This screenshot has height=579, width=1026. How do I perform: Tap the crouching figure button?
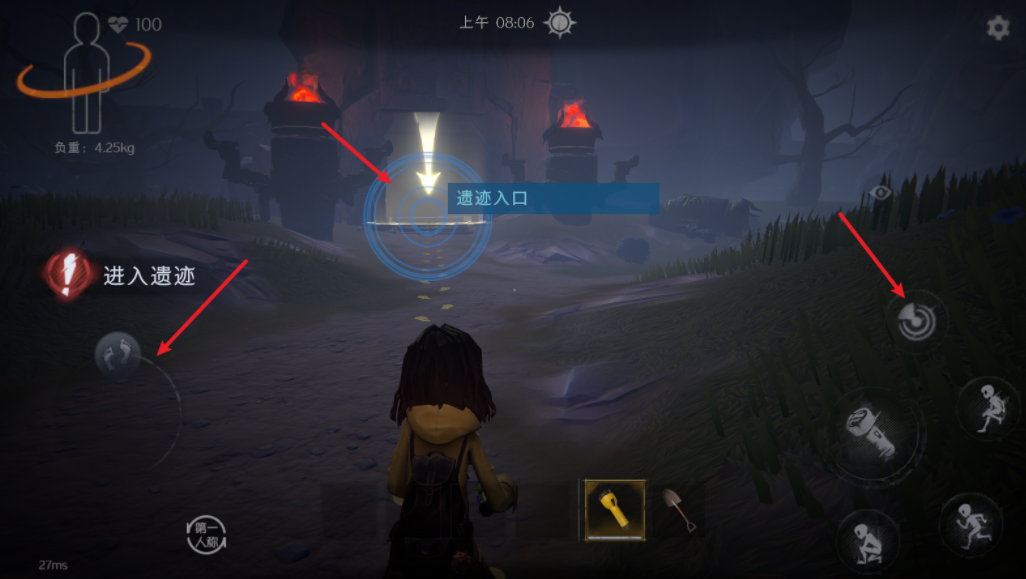(x=866, y=540)
